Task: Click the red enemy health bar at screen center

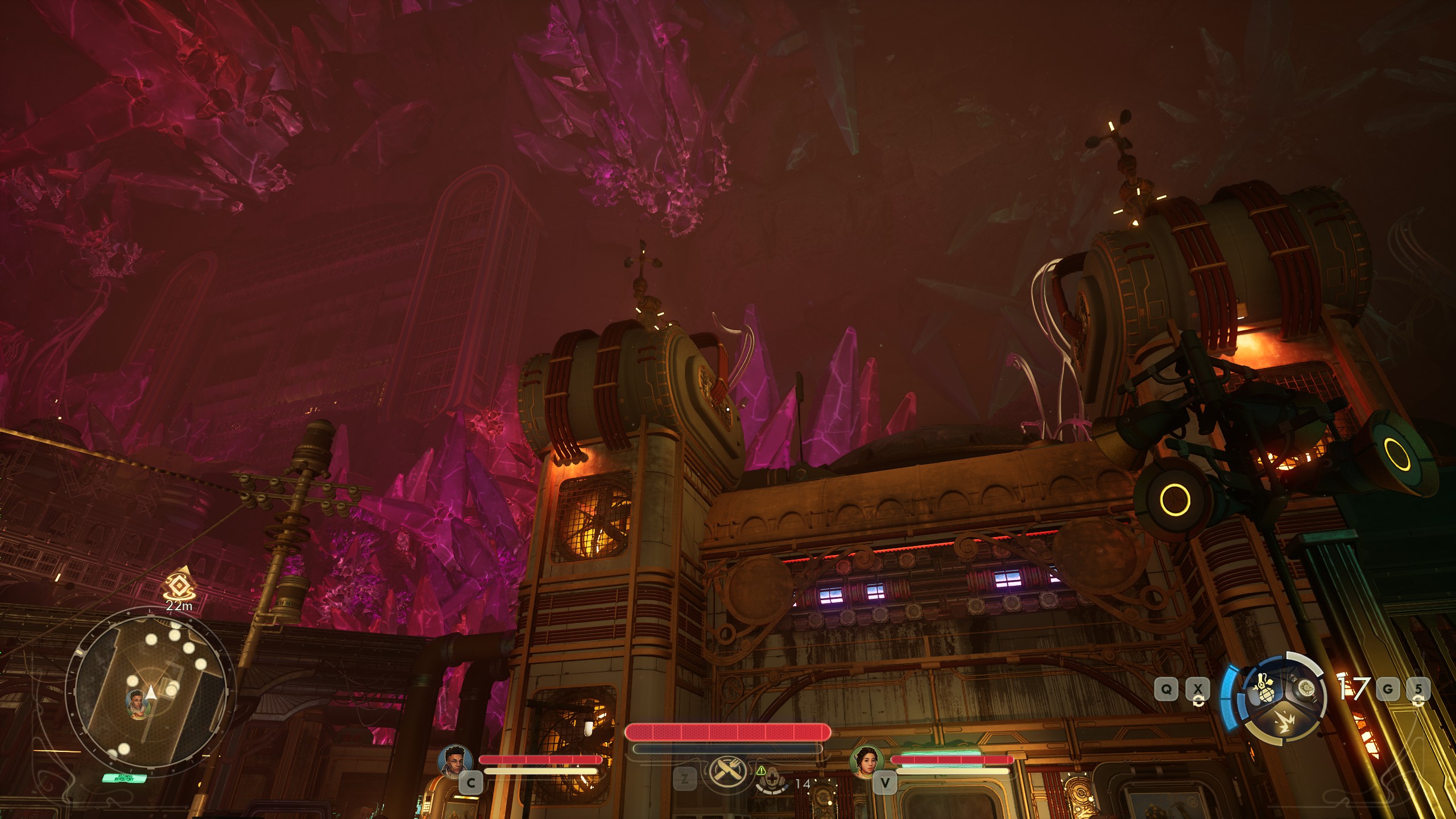Action: pos(729,733)
